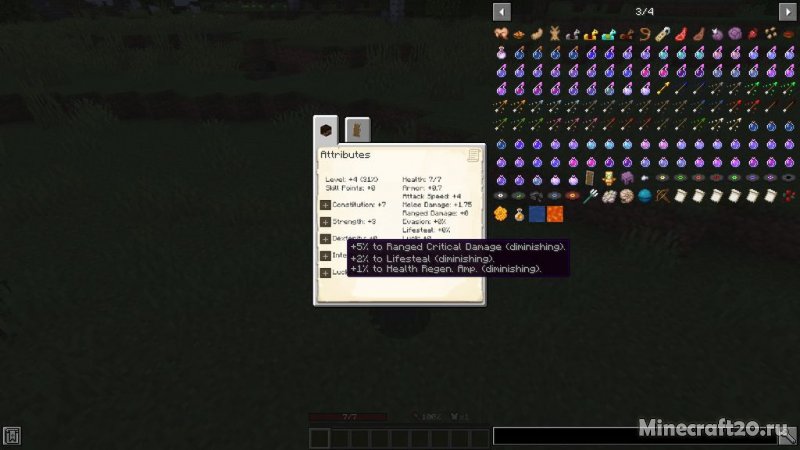Choose the crossbow item in the list
The image size is (800, 450).
click(663, 196)
